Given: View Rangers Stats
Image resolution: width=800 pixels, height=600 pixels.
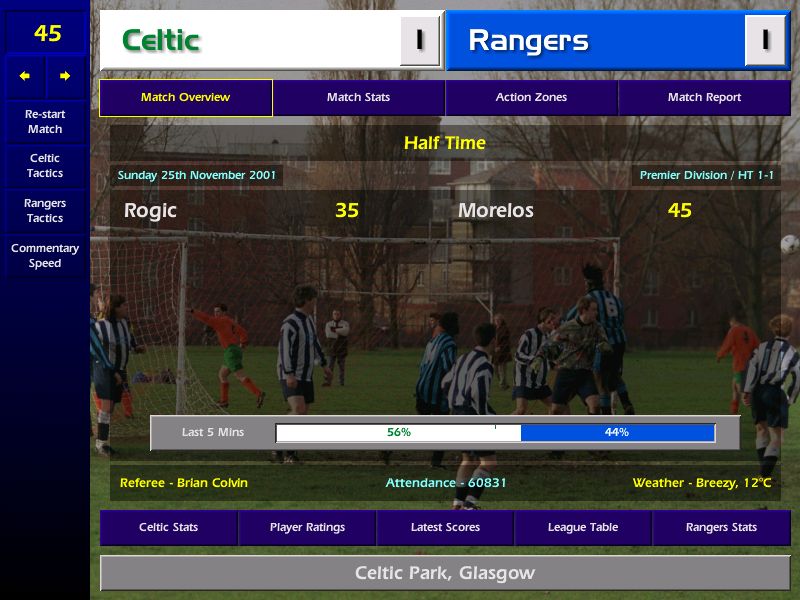Looking at the screenshot, I should click(721, 528).
